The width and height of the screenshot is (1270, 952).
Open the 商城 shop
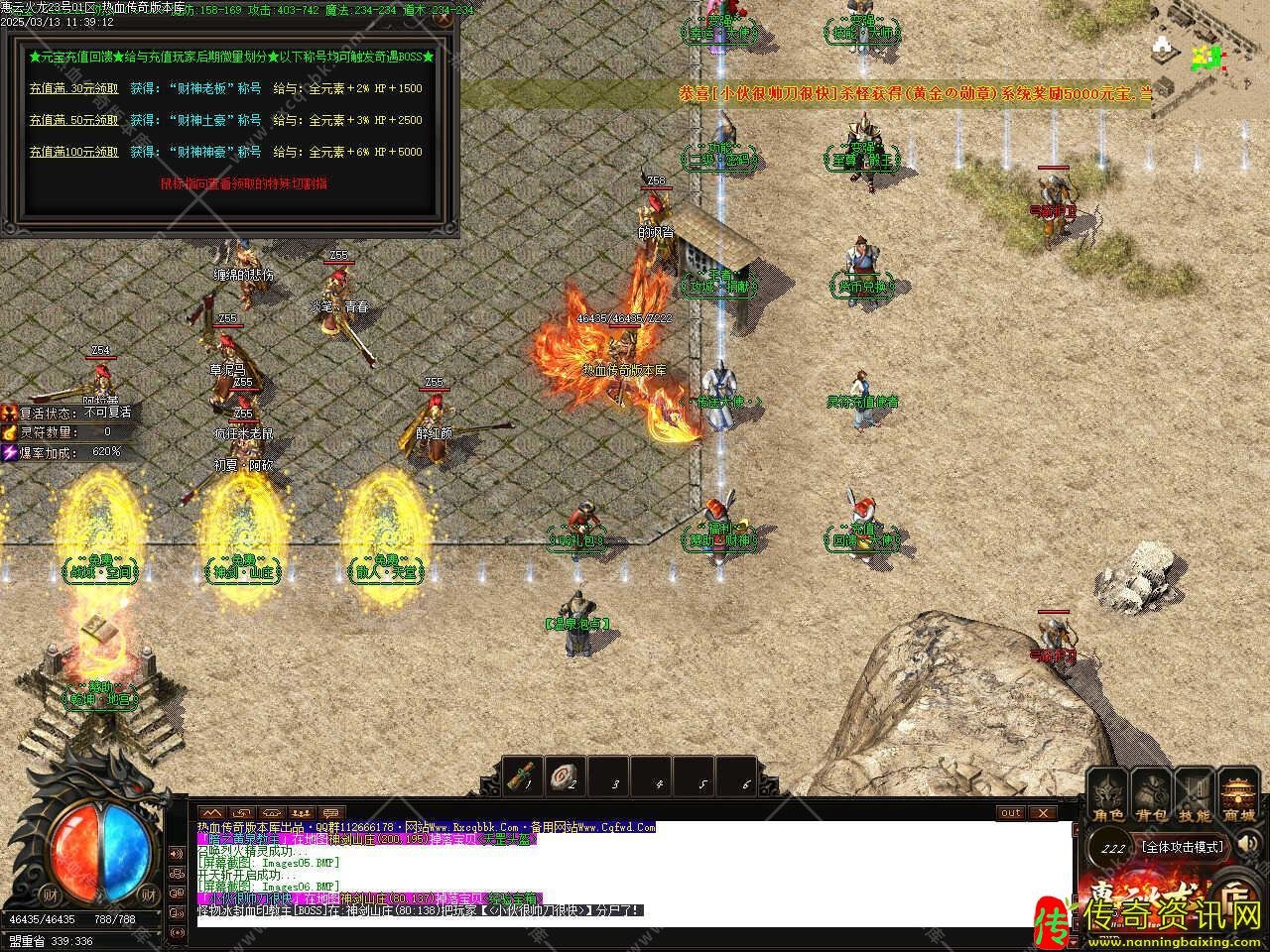tap(1239, 796)
